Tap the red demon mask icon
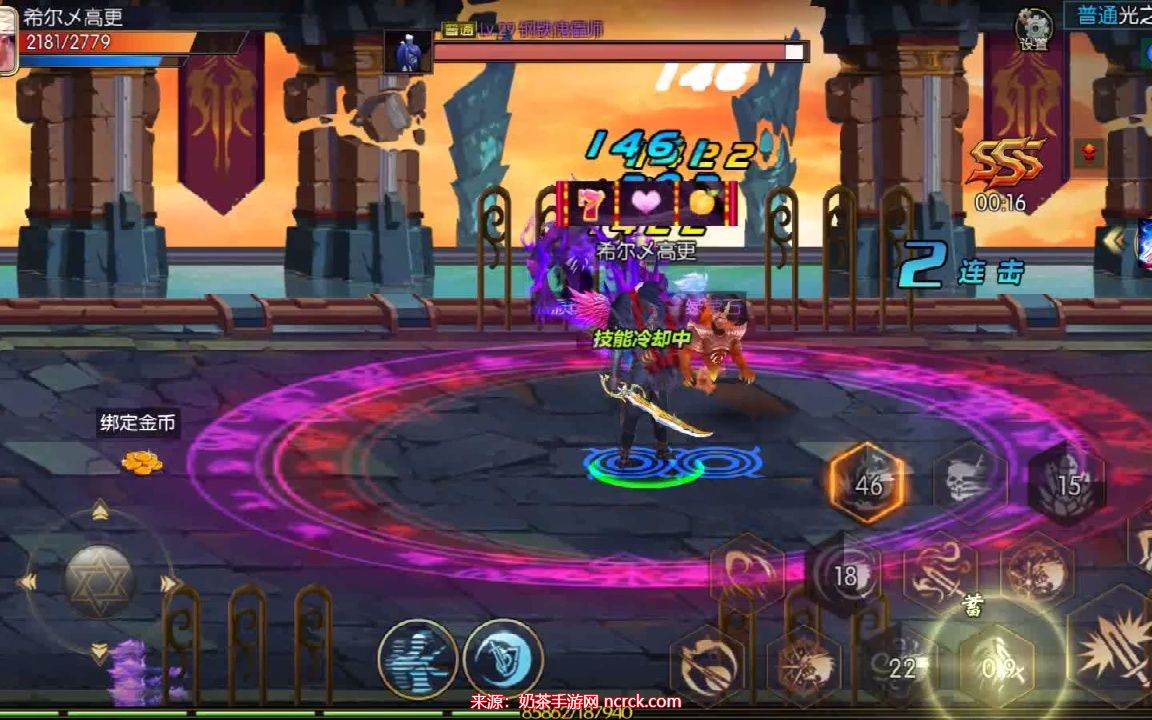1152x720 pixels. 1089,153
